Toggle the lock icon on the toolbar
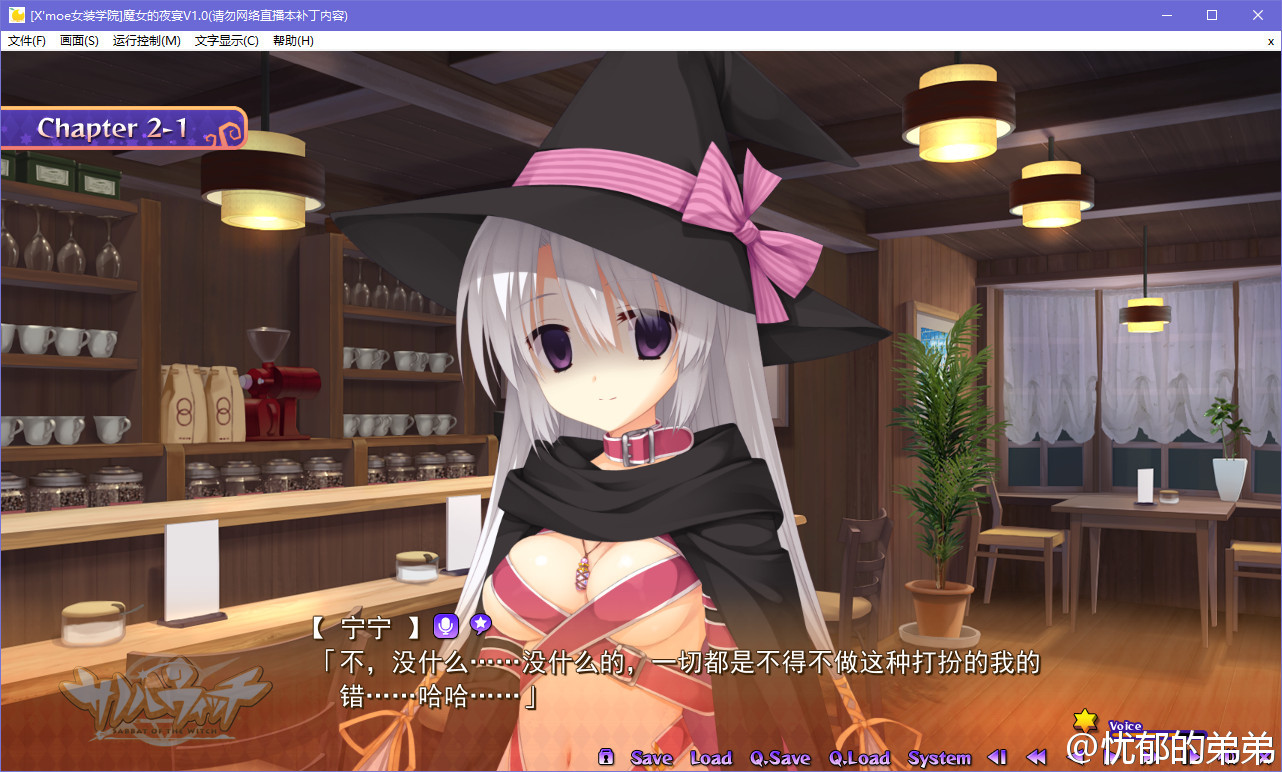1282x772 pixels. (x=606, y=757)
